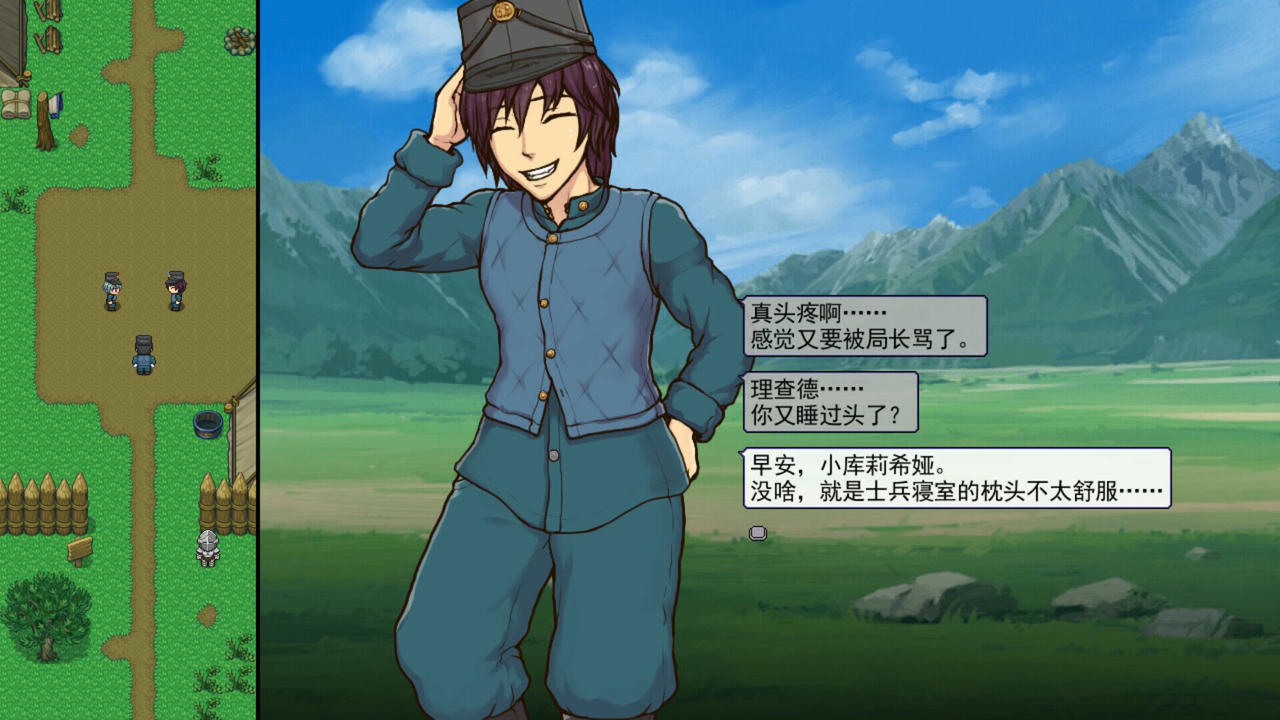Click the continue indicator below the dialogue

pyautogui.click(x=757, y=533)
